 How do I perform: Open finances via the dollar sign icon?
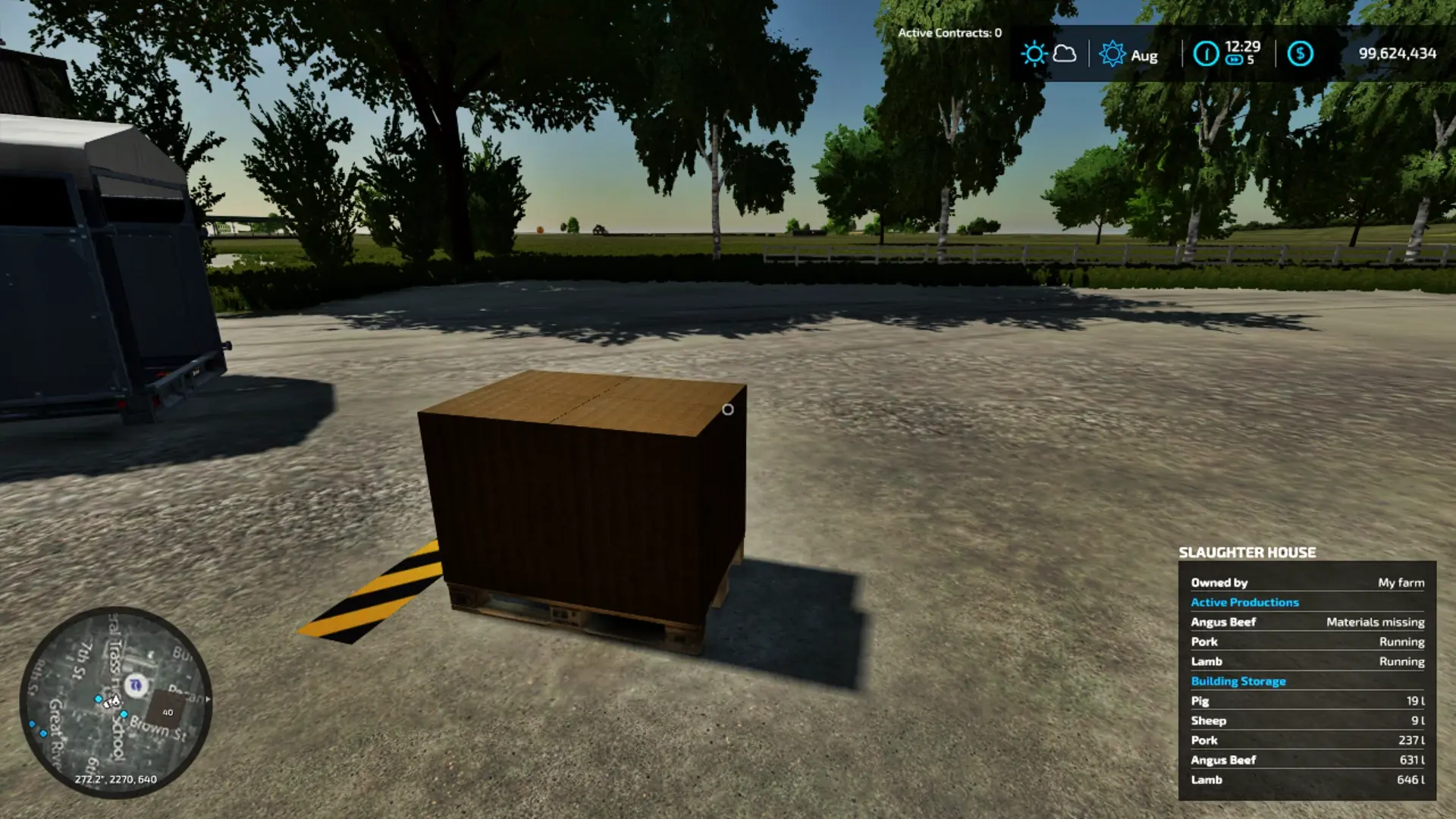(1299, 54)
